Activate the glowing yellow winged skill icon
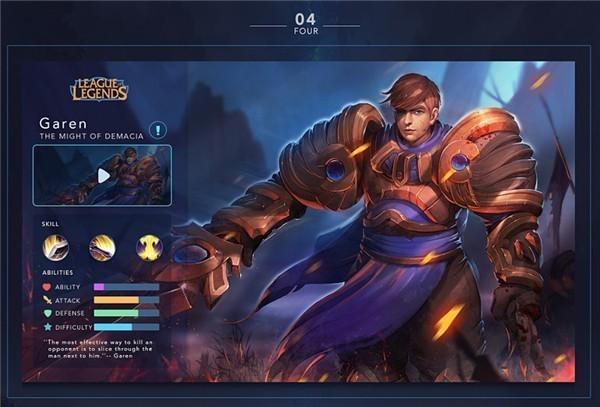 (149, 247)
